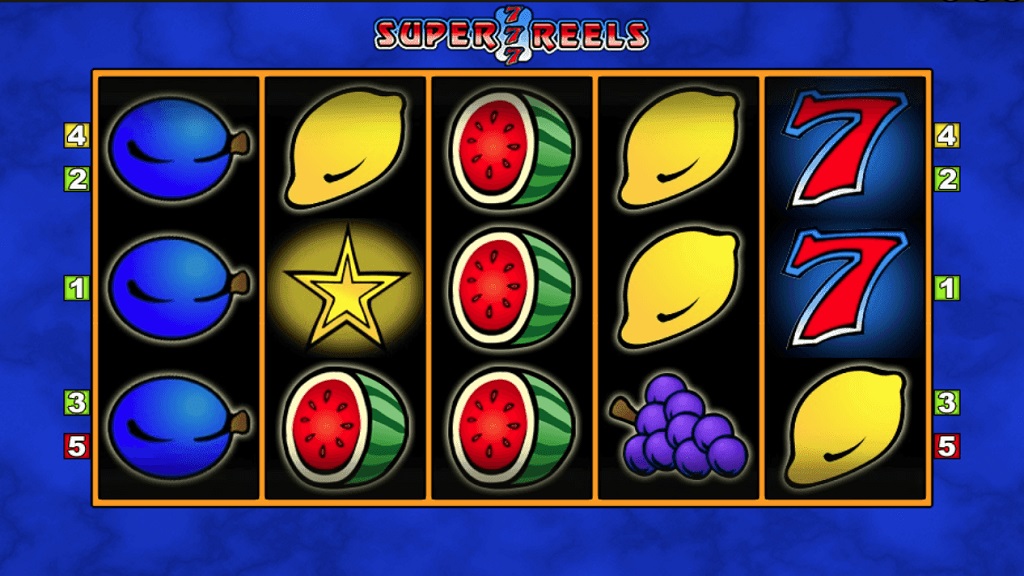This screenshot has height=576, width=1024.
Task: Choose green payline 2 marker beside the plum reel
Action: pyautogui.click(x=77, y=179)
